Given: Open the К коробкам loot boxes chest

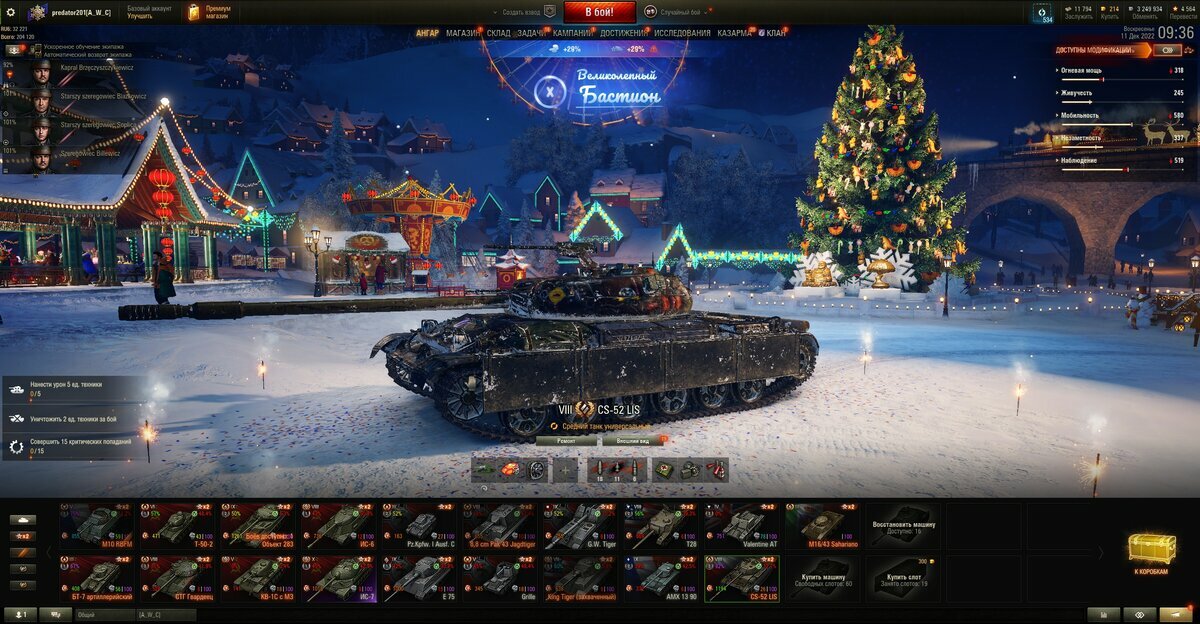Looking at the screenshot, I should coord(1152,552).
